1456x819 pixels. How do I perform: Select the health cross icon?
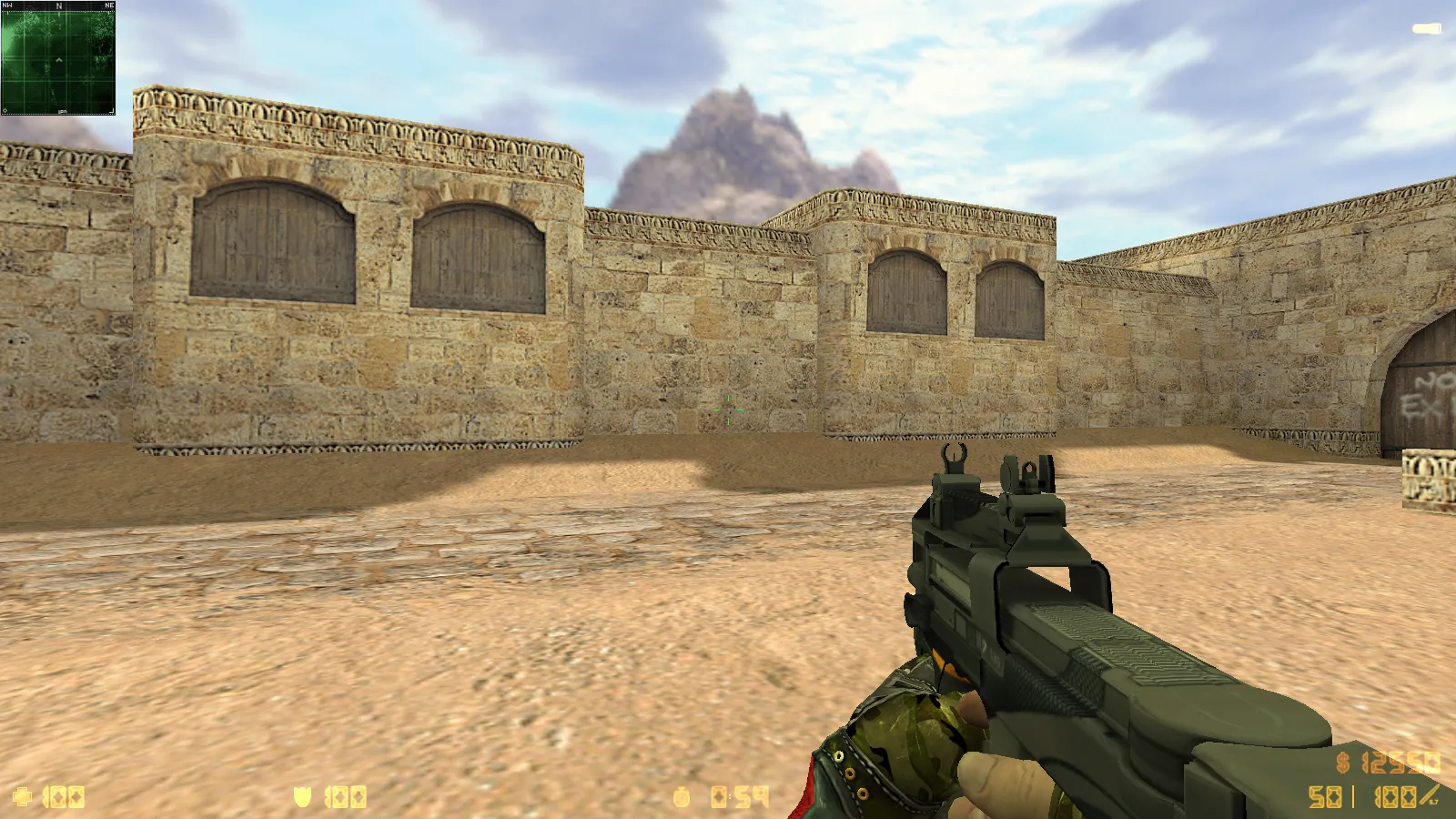[x=23, y=798]
